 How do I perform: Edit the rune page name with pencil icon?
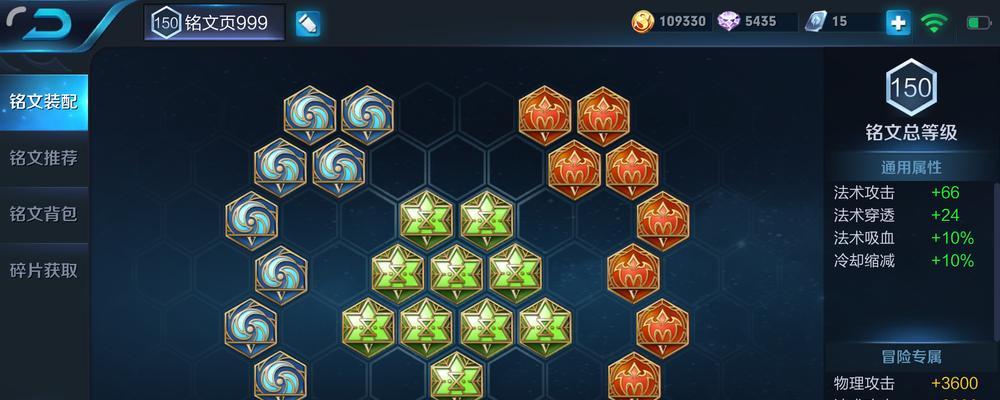click(308, 23)
